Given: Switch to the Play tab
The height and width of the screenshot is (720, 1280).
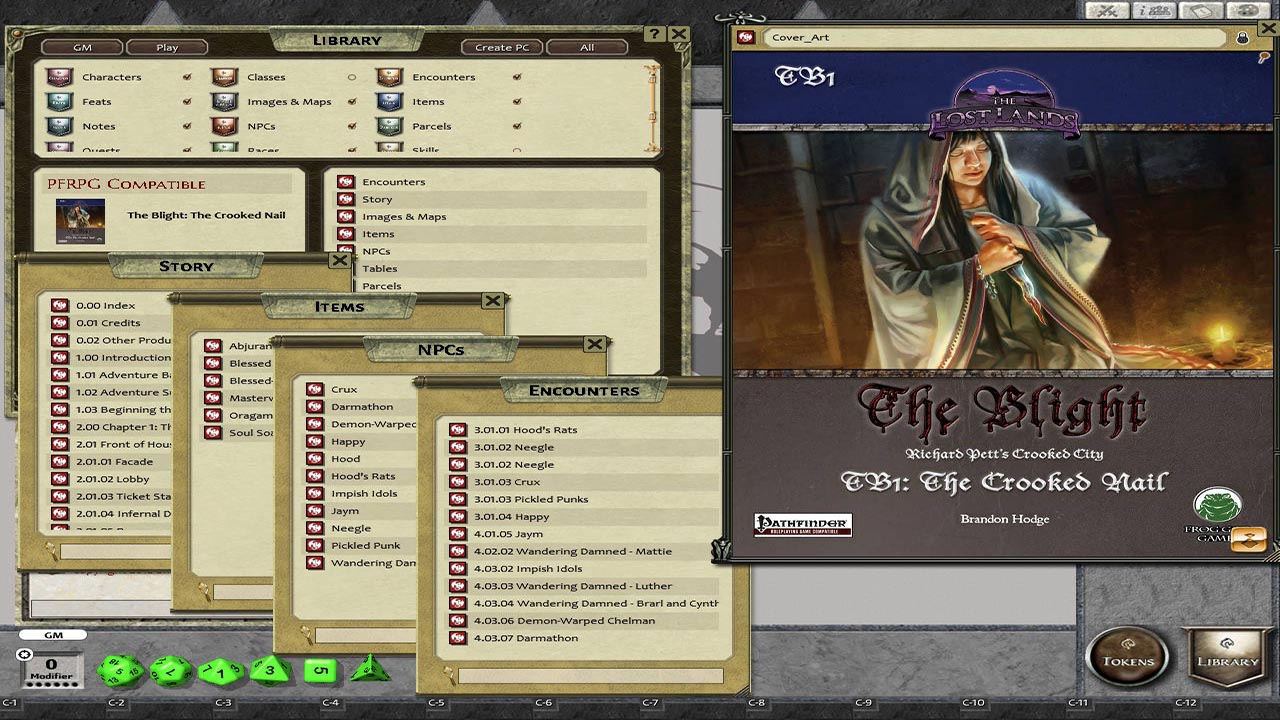Looking at the screenshot, I should click(x=166, y=46).
